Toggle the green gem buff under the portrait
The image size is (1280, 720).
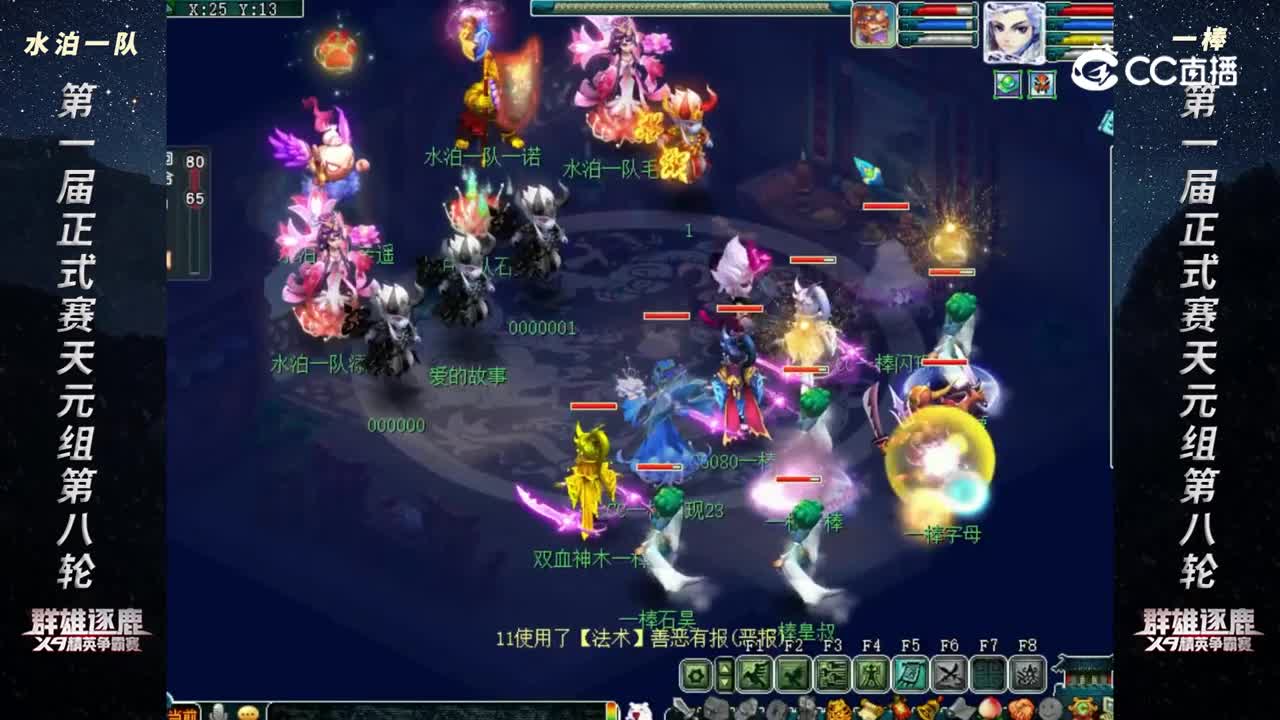pos(1007,84)
